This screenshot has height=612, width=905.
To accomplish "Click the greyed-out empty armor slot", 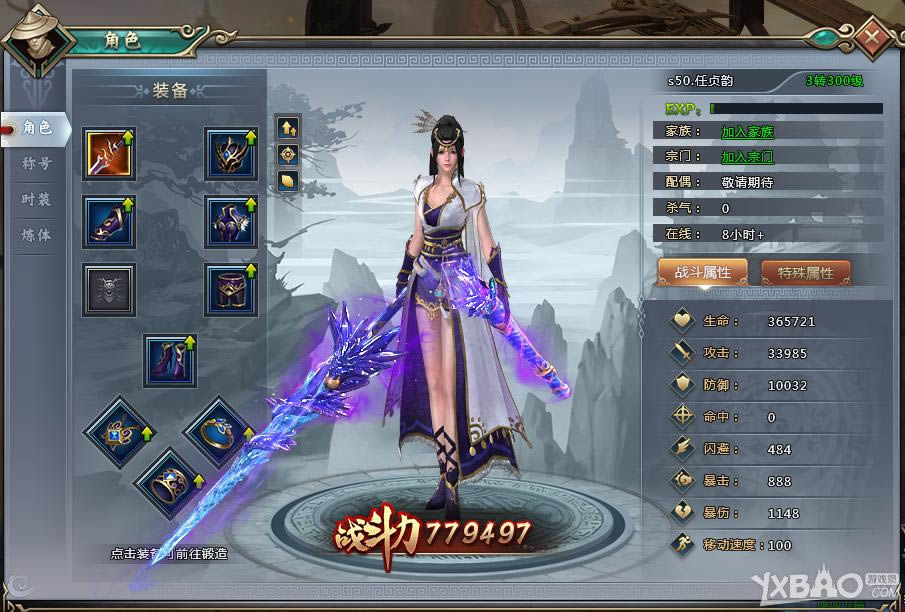I will coord(109,290).
